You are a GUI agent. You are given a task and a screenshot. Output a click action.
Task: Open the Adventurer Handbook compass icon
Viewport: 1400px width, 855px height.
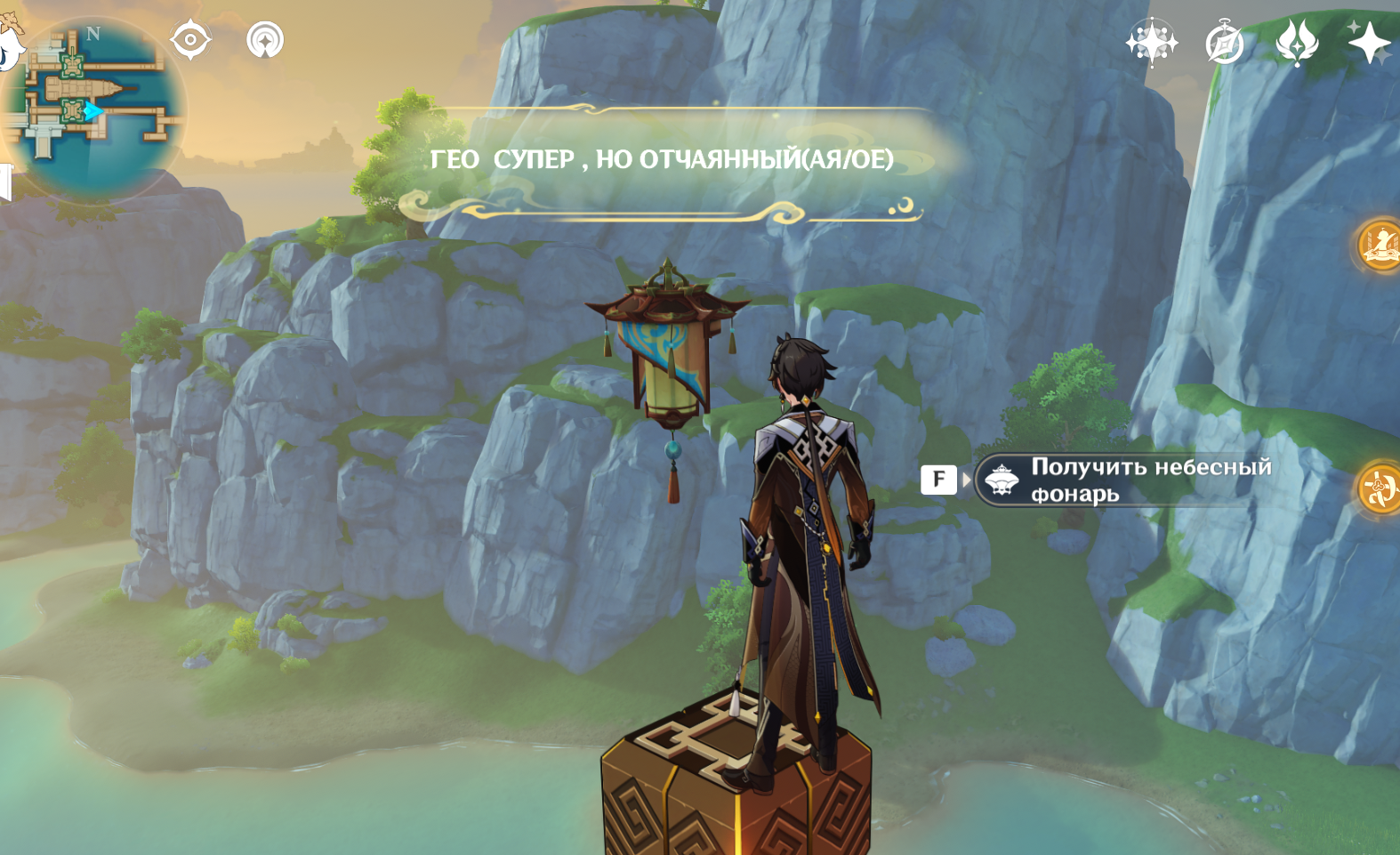pyautogui.click(x=1225, y=43)
